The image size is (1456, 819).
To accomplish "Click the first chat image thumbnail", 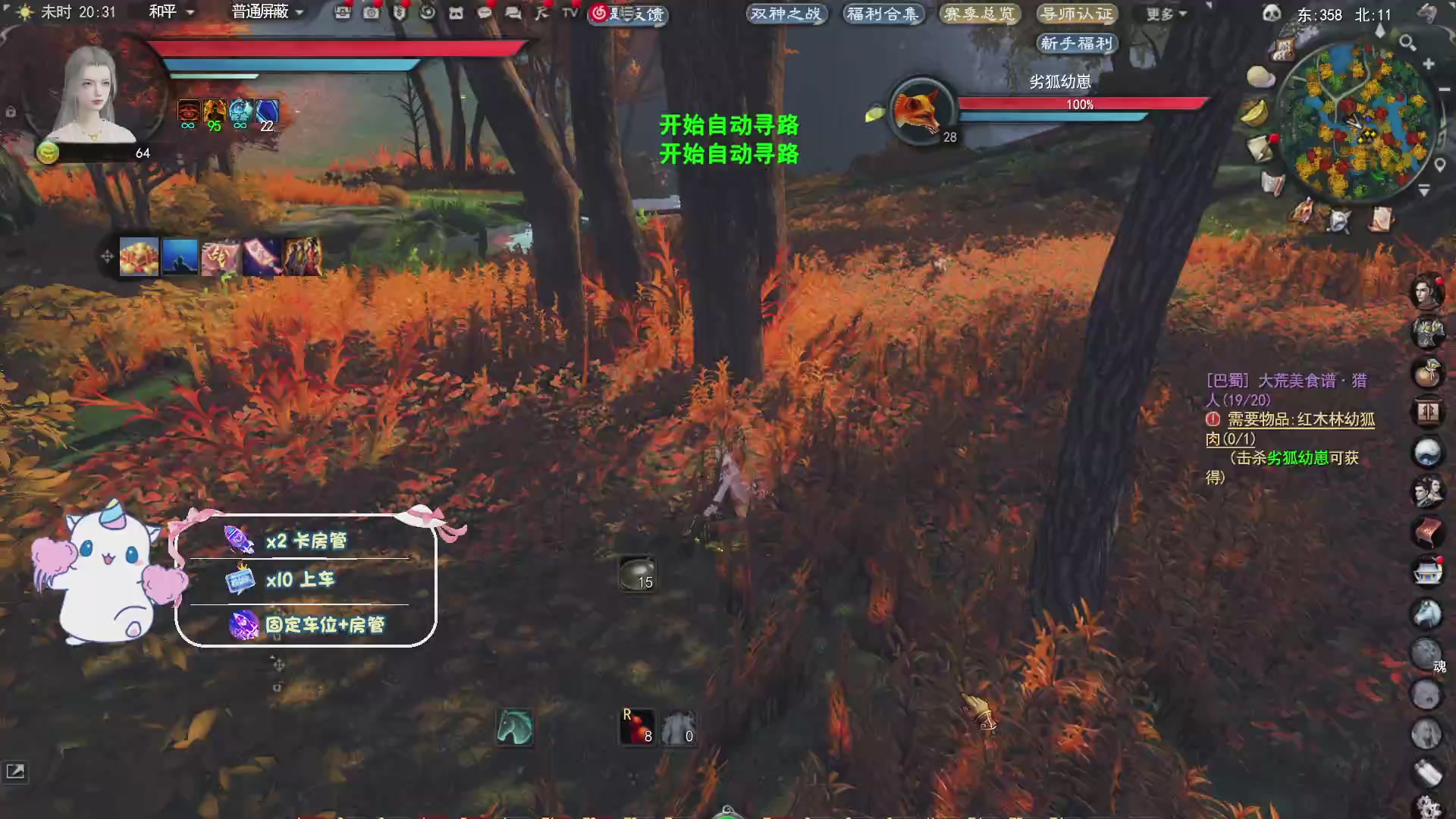I will [x=139, y=256].
